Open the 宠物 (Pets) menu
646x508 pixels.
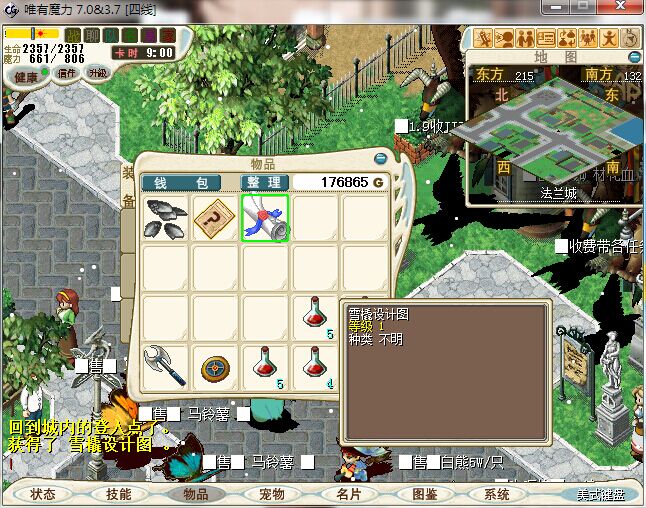271,494
